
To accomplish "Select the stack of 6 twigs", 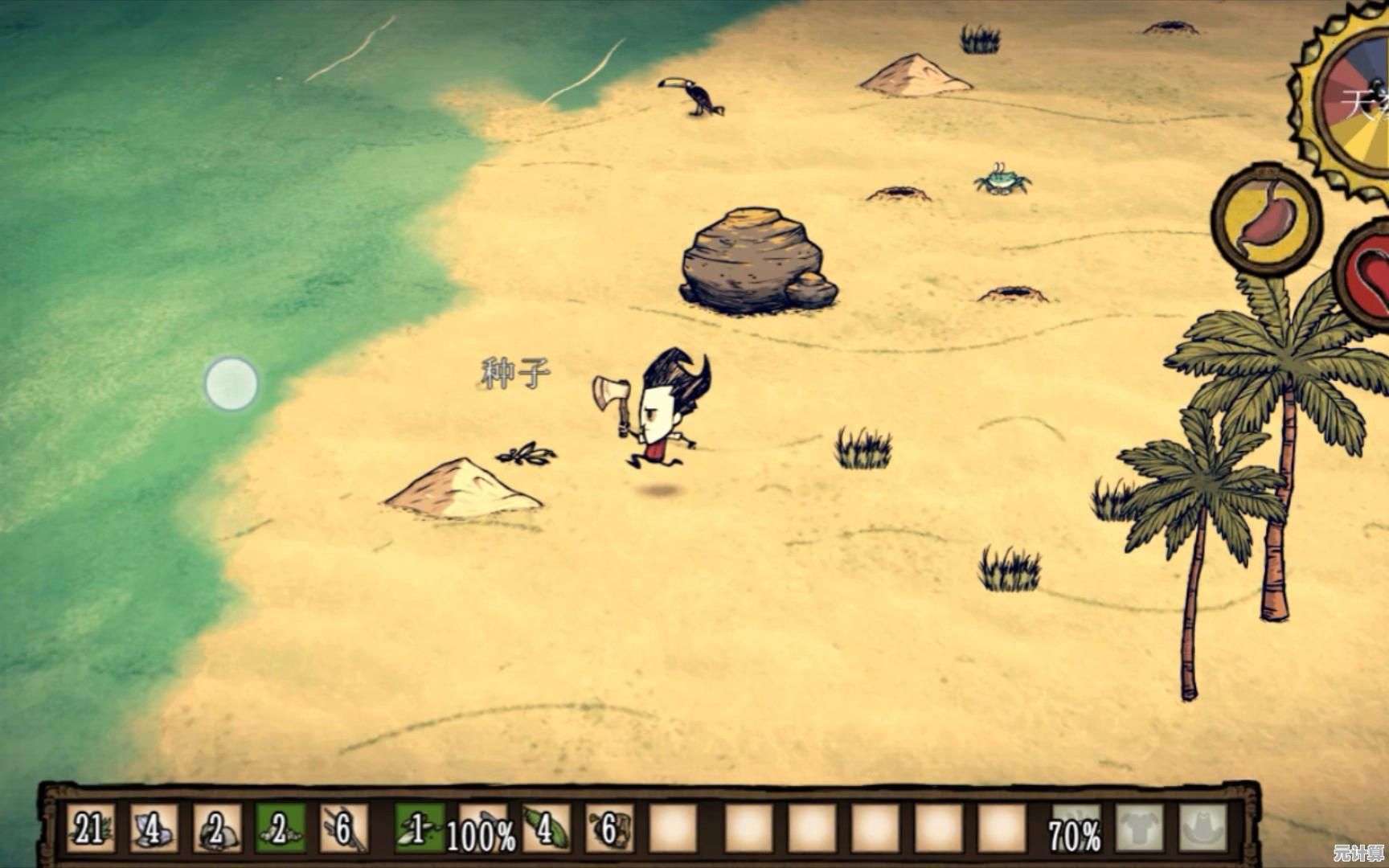I will (x=343, y=828).
